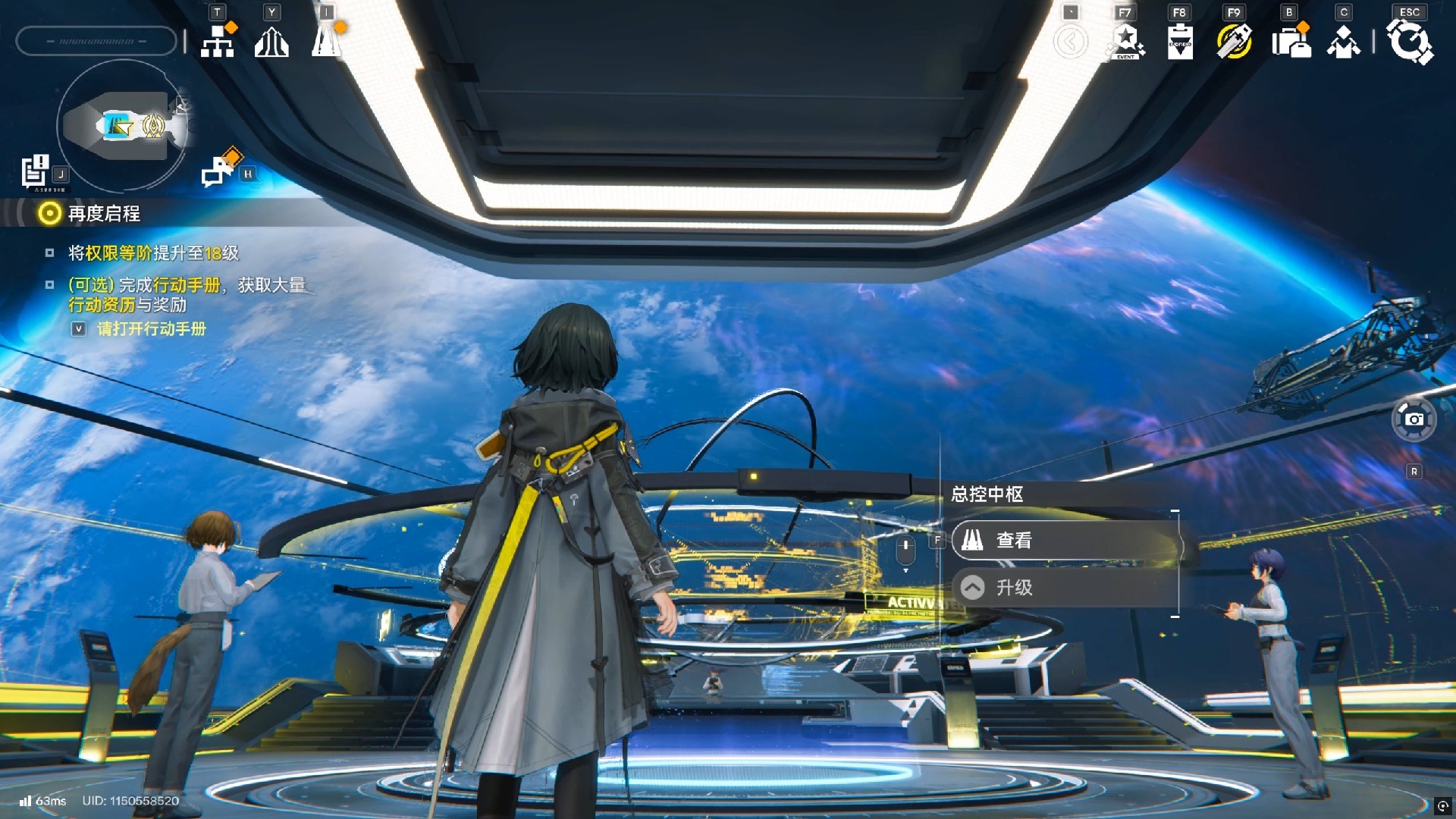Open the briefcase backpack inventory
The width and height of the screenshot is (1456, 819).
click(x=1291, y=42)
